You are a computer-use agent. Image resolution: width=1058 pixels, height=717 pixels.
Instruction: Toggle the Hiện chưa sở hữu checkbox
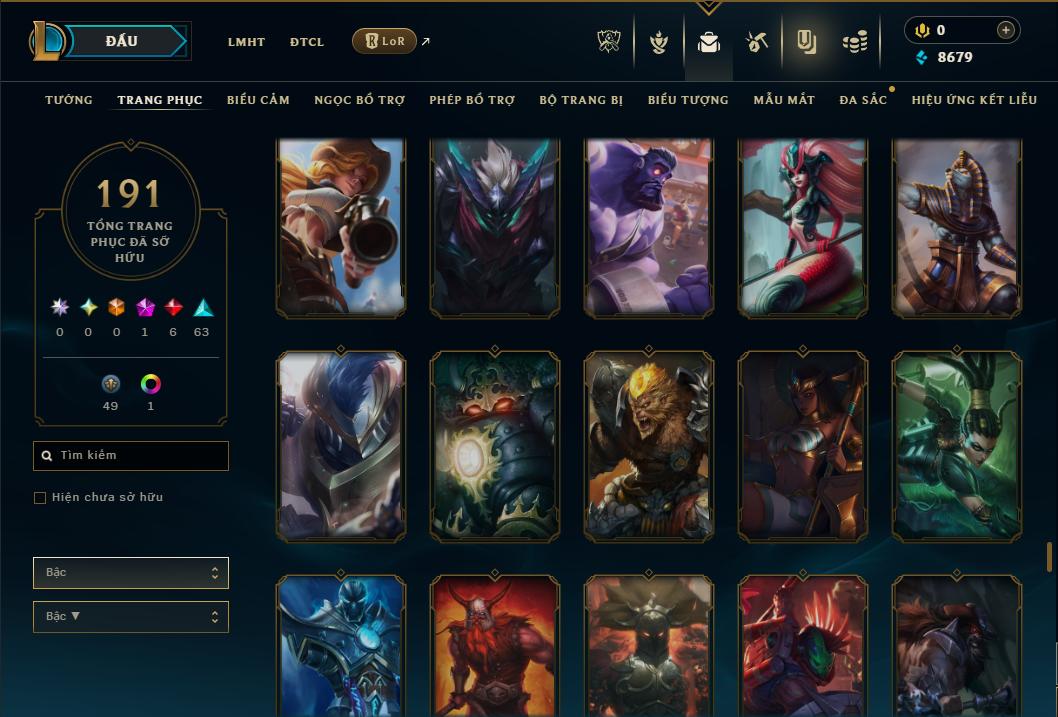(40, 498)
